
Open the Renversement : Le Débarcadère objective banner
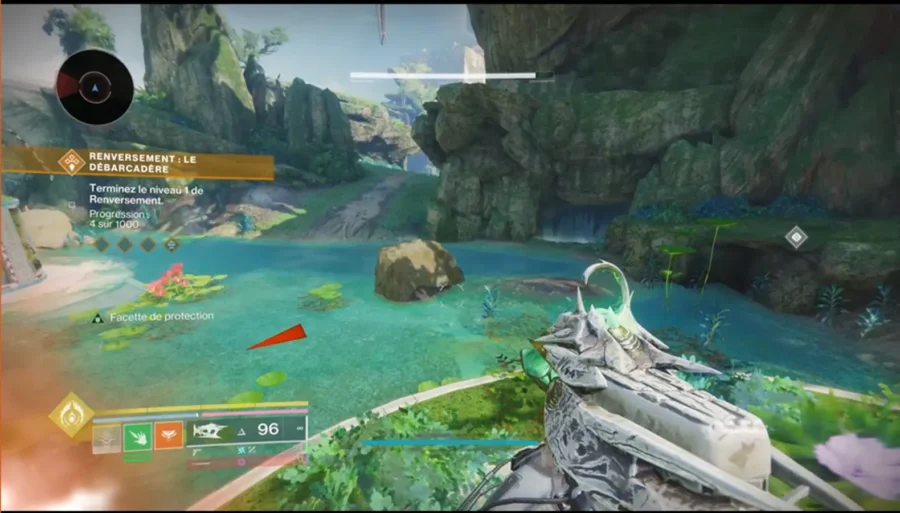click(138, 164)
